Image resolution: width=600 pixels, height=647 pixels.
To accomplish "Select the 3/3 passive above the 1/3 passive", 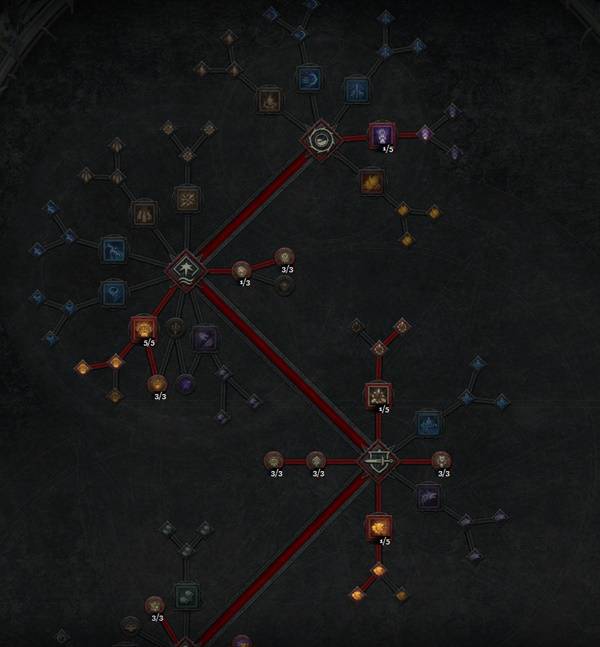I will pyautogui.click(x=285, y=256).
